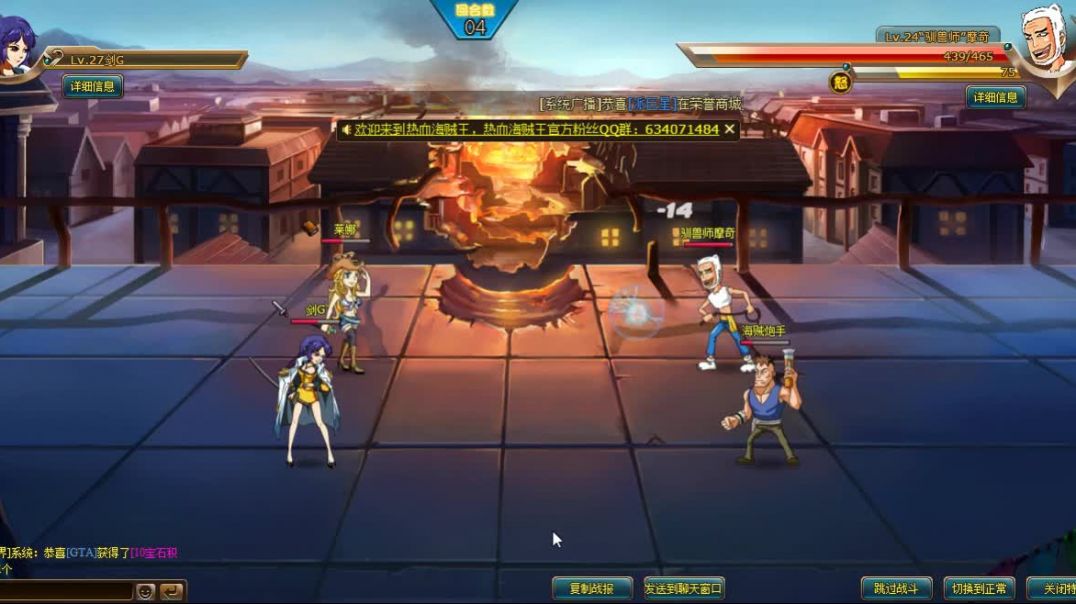Focus the chat text input box
Screen dimensions: 1076x604
(x=66, y=591)
